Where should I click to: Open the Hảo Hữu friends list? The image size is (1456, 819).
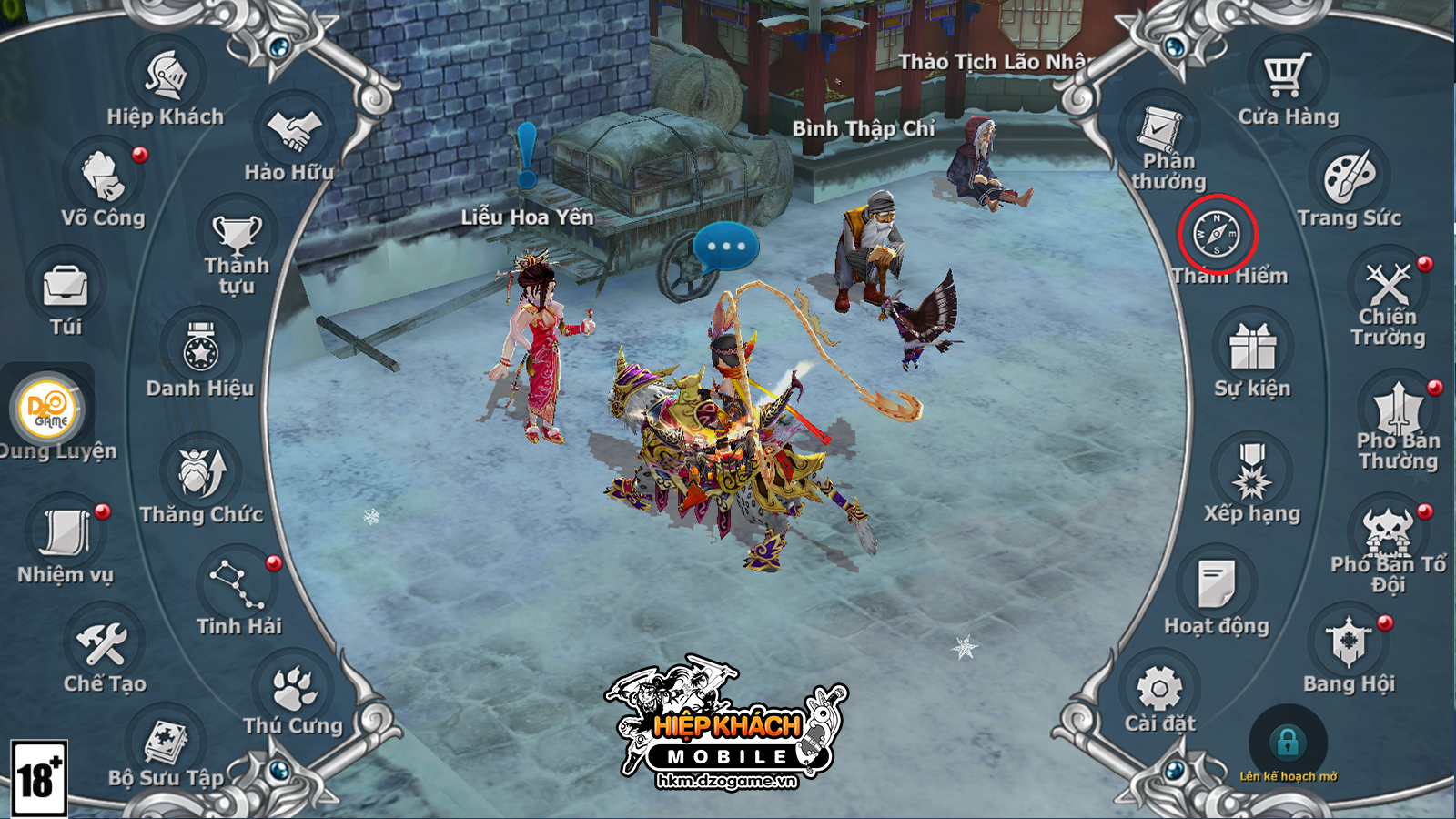(294, 132)
